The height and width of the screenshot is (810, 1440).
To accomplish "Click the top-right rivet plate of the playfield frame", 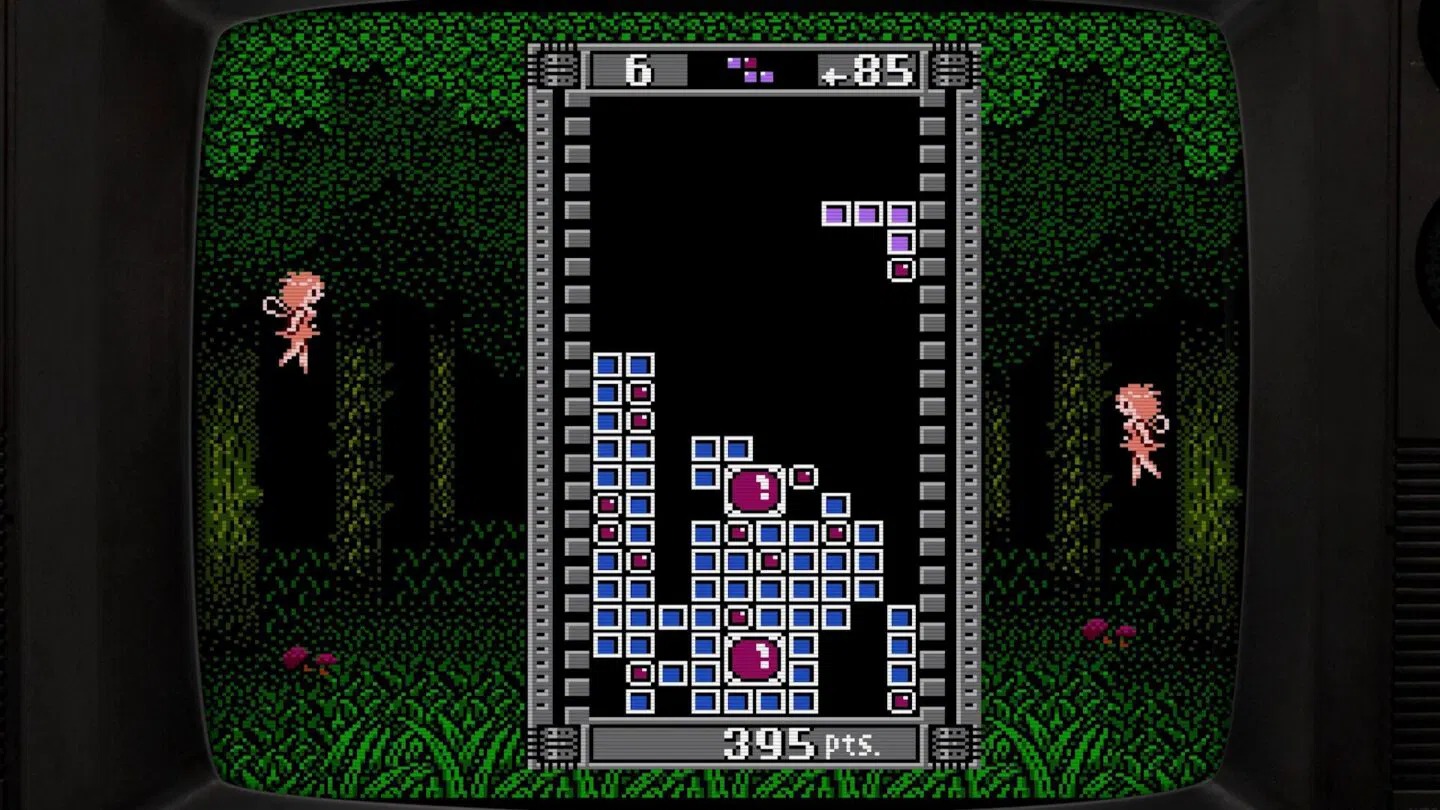I will point(948,68).
